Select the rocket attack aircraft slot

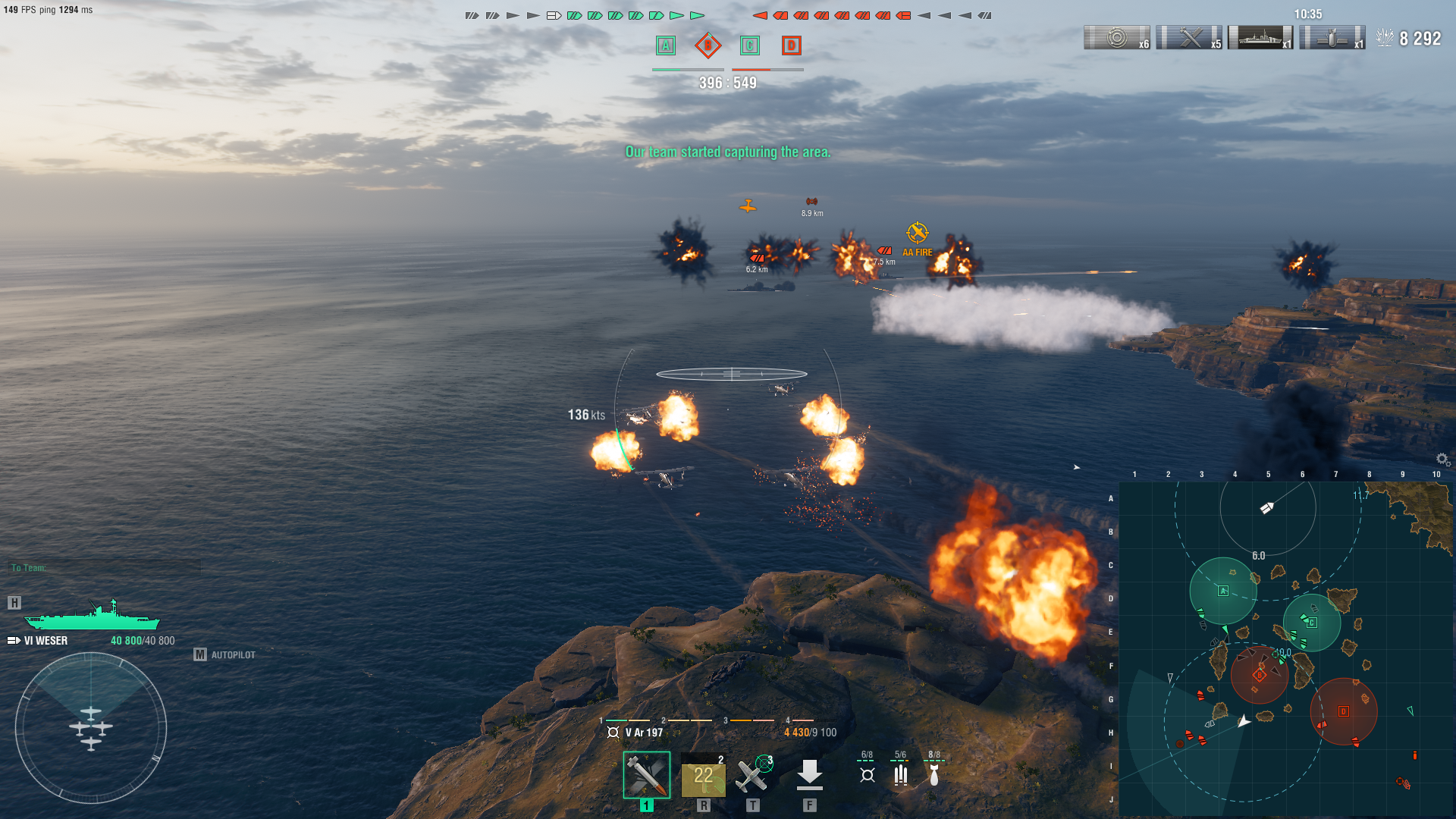click(x=646, y=775)
